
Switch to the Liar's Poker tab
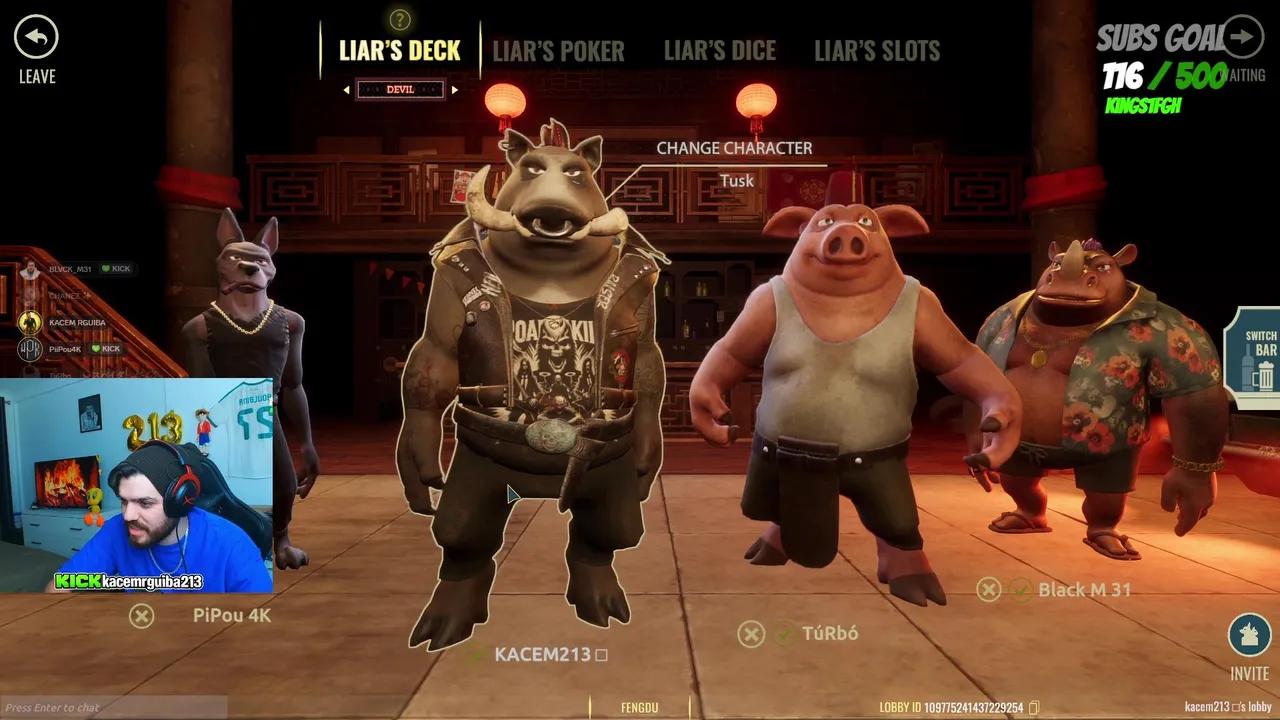coord(559,52)
